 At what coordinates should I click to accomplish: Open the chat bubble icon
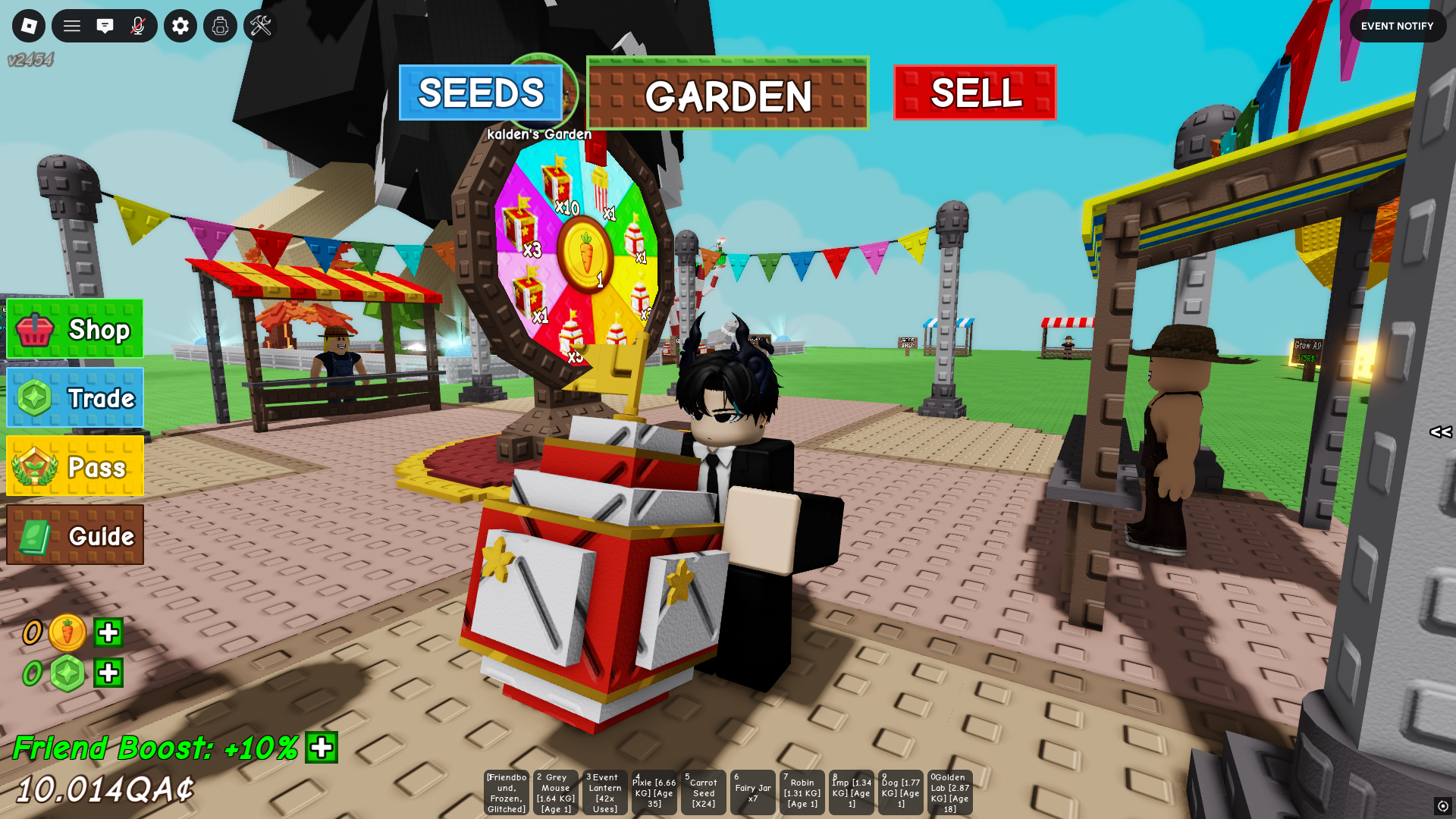[x=106, y=26]
